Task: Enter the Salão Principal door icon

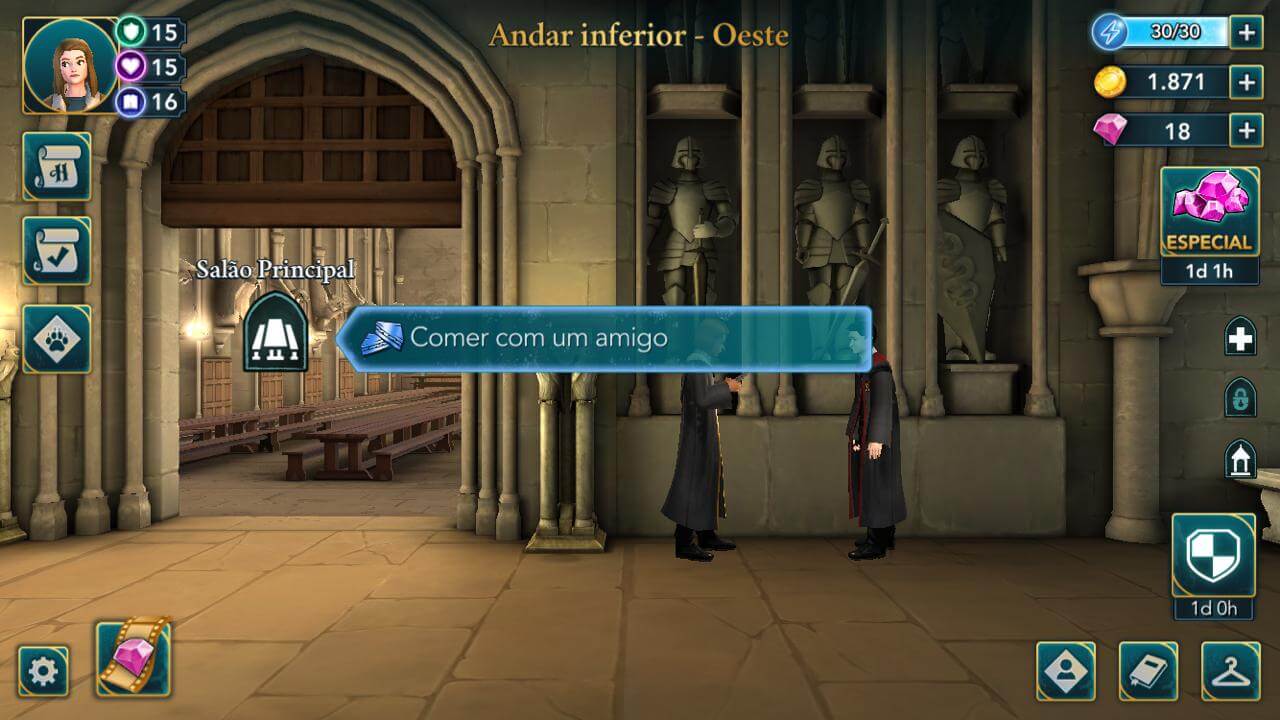Action: [x=275, y=332]
